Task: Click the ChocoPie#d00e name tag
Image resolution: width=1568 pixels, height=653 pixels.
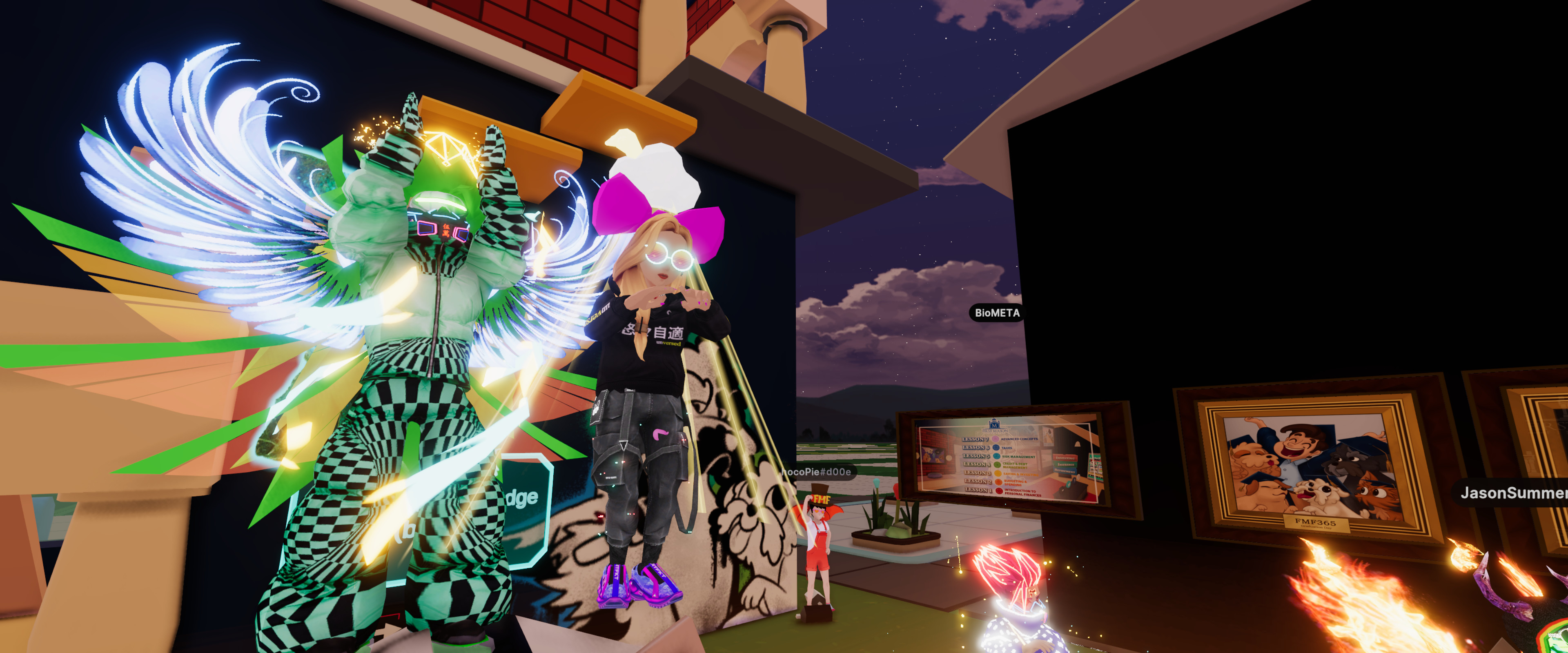Action: pyautogui.click(x=817, y=472)
